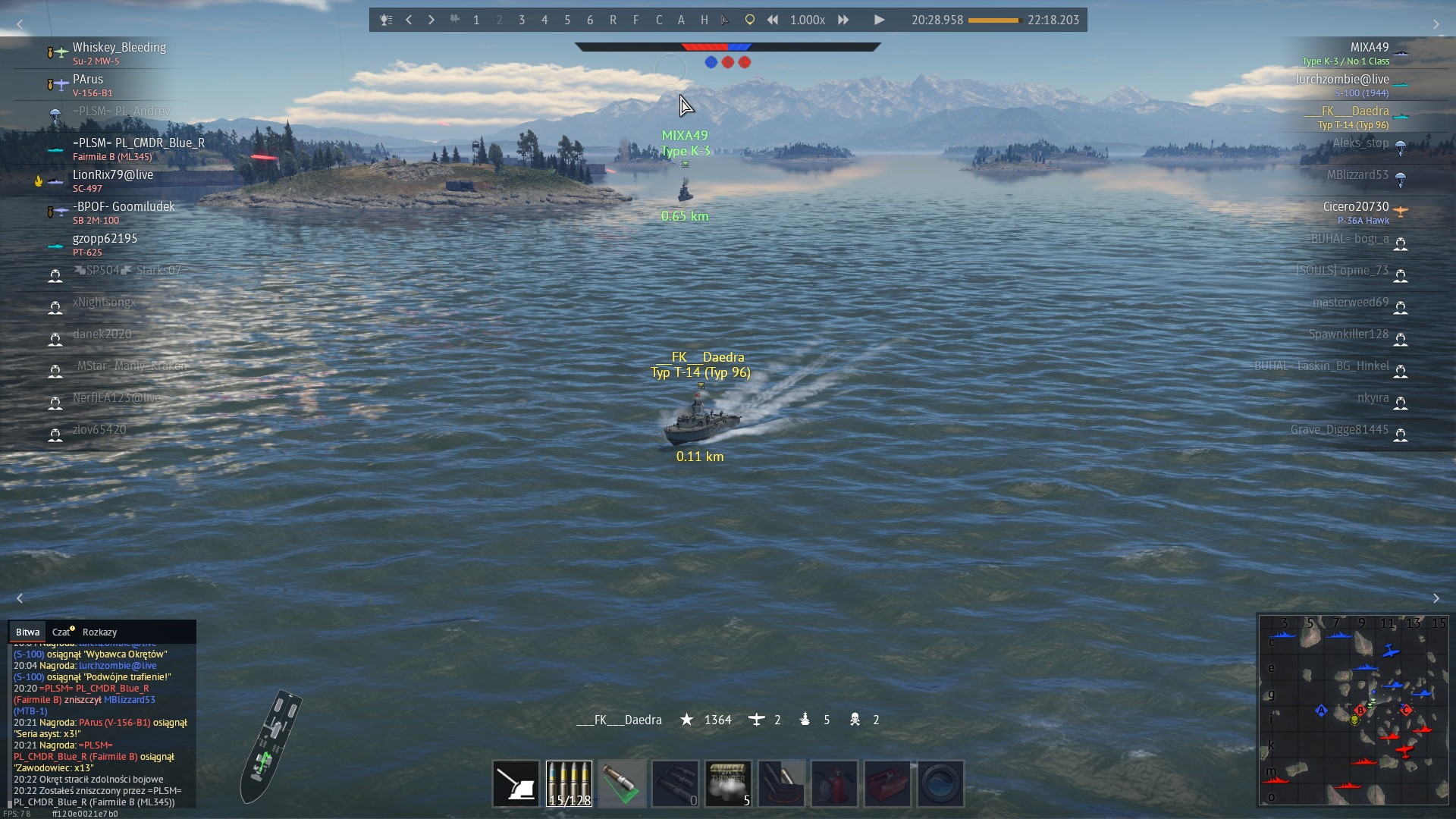Go to the next player with the right arrow

[431, 20]
